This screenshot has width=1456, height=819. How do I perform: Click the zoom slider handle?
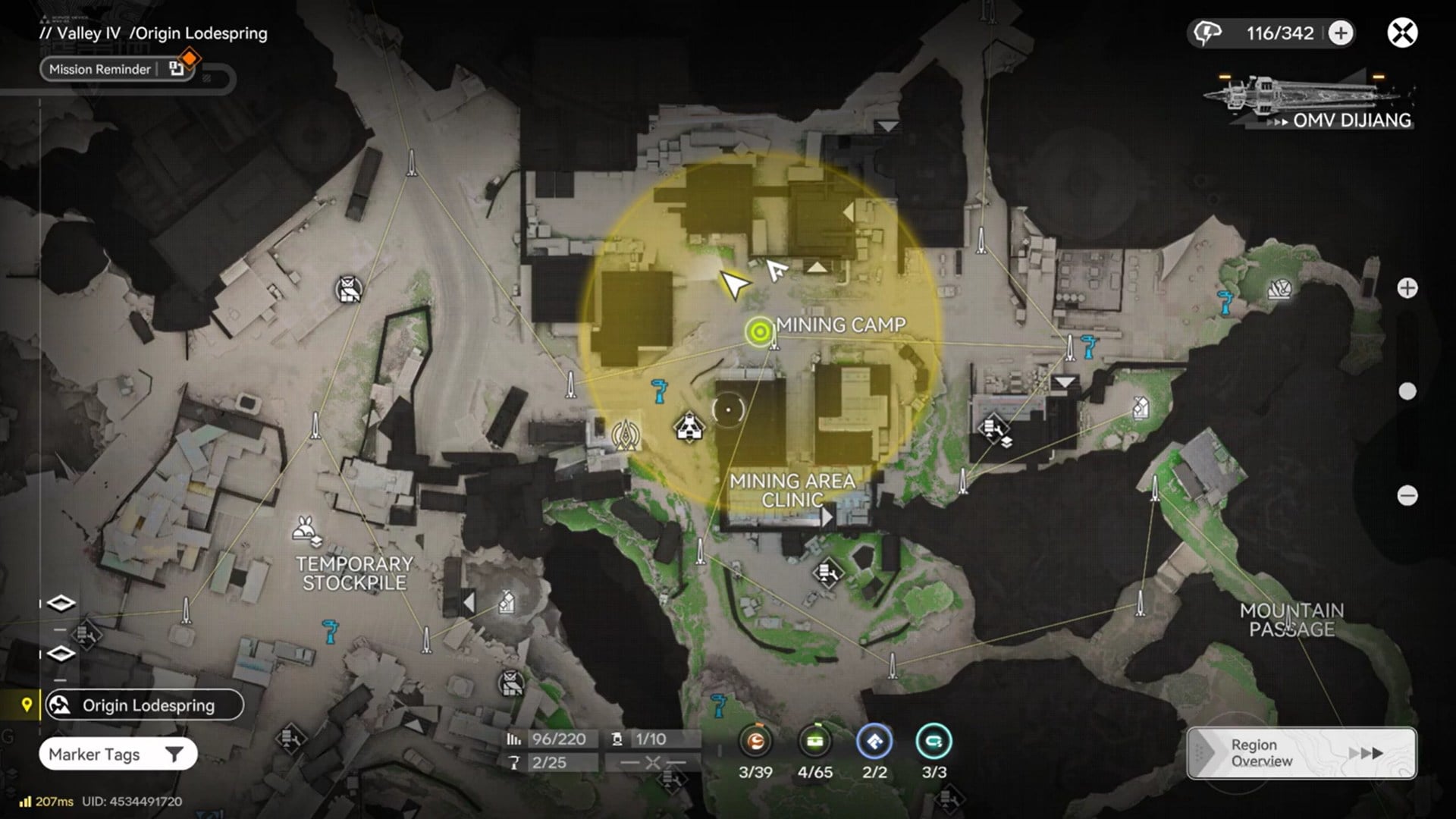coord(1407,391)
